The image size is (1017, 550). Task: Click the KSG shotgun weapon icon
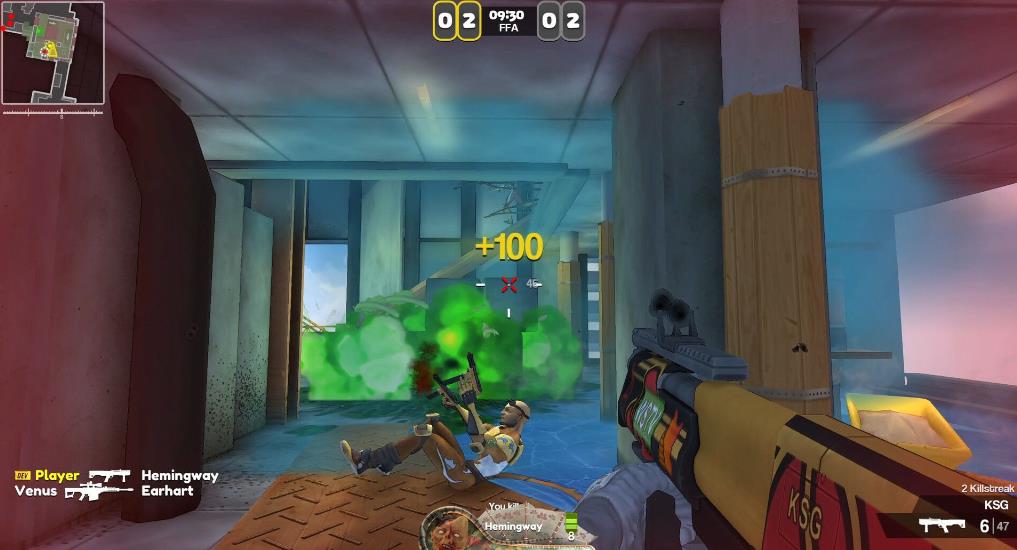pyautogui.click(x=940, y=525)
